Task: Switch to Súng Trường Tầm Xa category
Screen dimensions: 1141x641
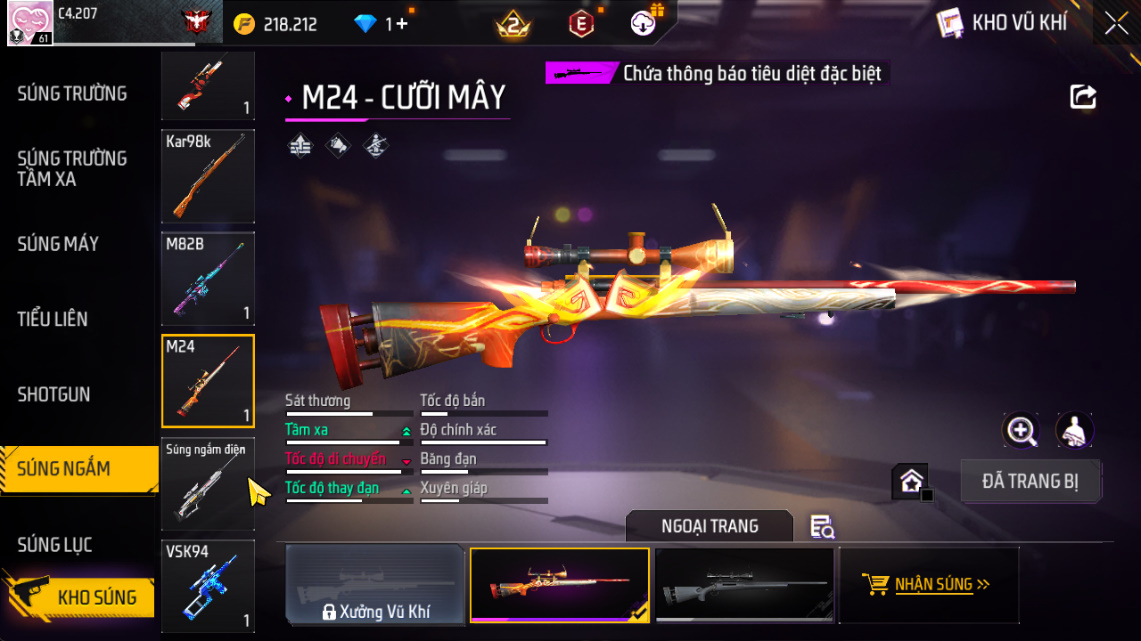Action: tap(72, 169)
